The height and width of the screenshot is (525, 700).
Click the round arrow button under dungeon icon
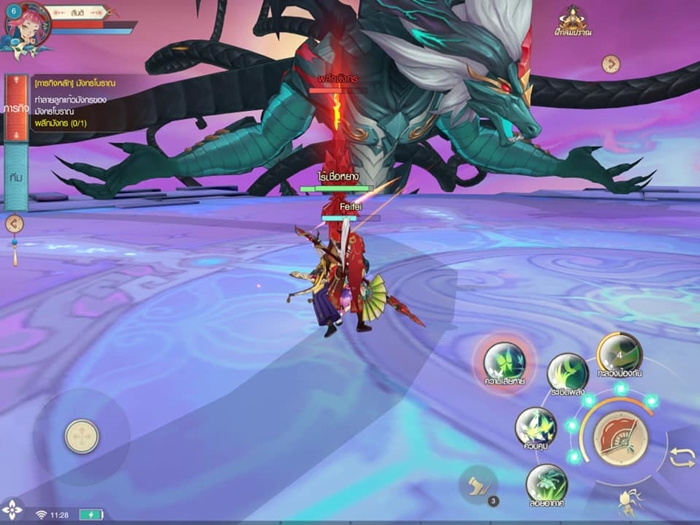[611, 64]
